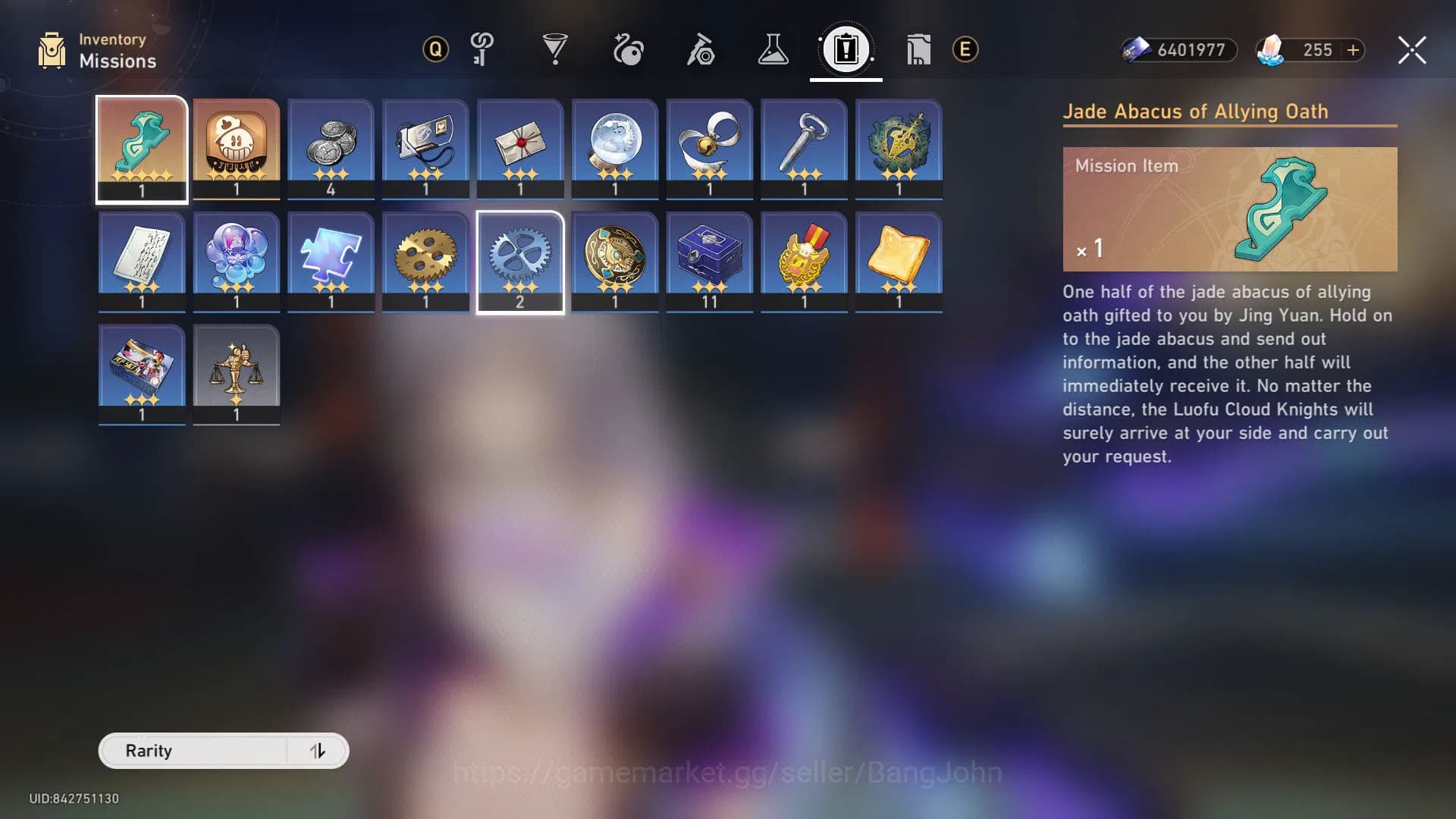Switch to the Missions clipboard tab

845,50
